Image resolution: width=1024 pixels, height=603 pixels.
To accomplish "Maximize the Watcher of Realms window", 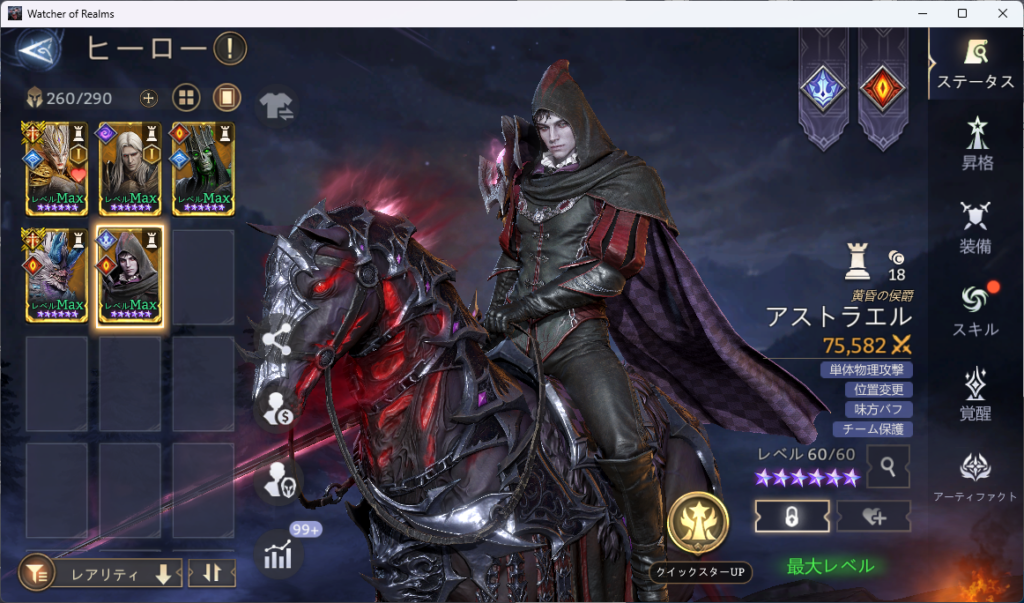I will (962, 13).
